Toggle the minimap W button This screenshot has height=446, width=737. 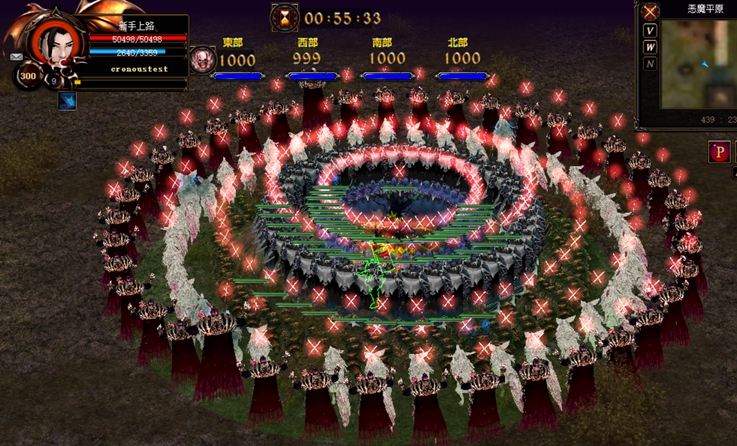pos(650,47)
